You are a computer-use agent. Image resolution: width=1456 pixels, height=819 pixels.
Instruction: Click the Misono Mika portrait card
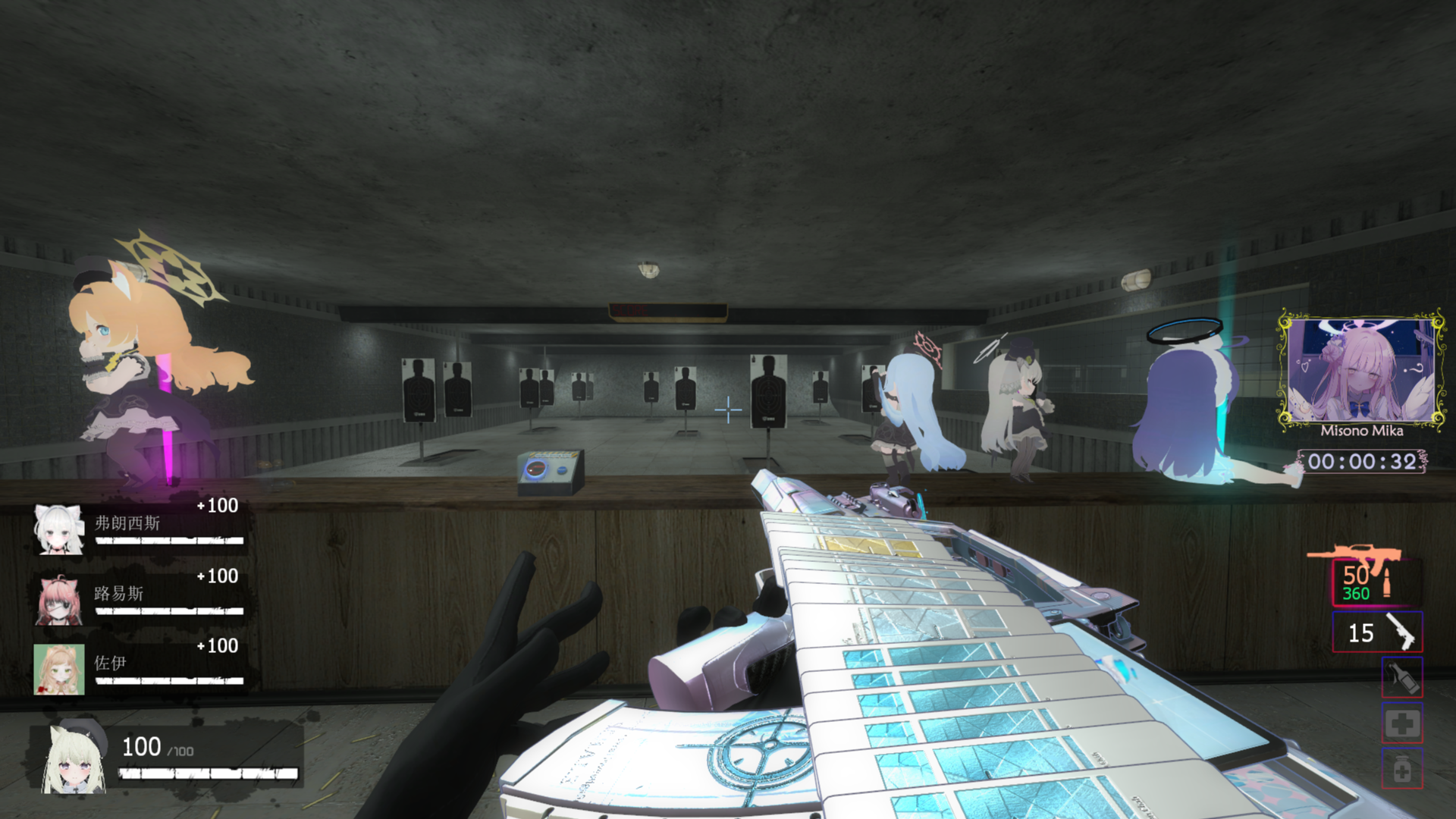tap(1361, 372)
